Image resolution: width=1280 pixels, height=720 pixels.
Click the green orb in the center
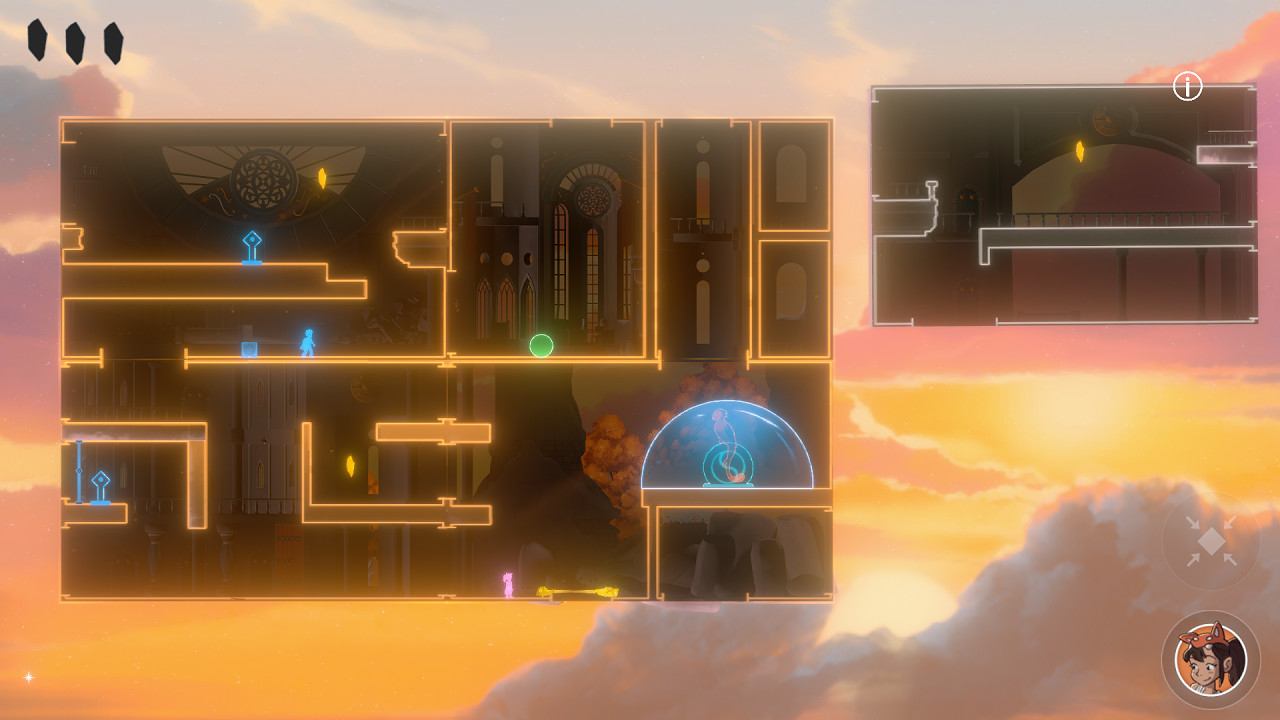point(540,345)
